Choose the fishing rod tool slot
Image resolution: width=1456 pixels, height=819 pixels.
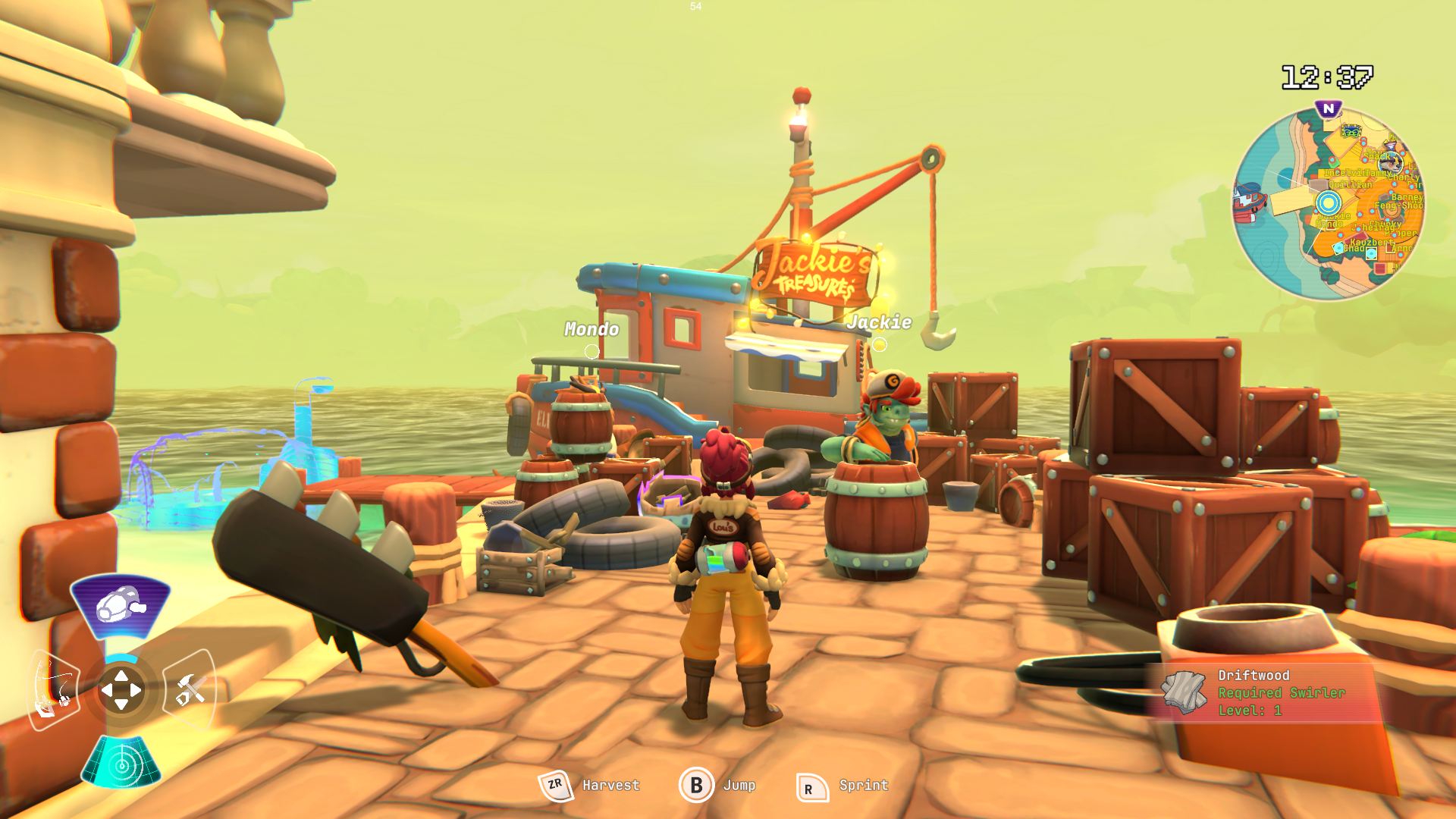[53, 690]
